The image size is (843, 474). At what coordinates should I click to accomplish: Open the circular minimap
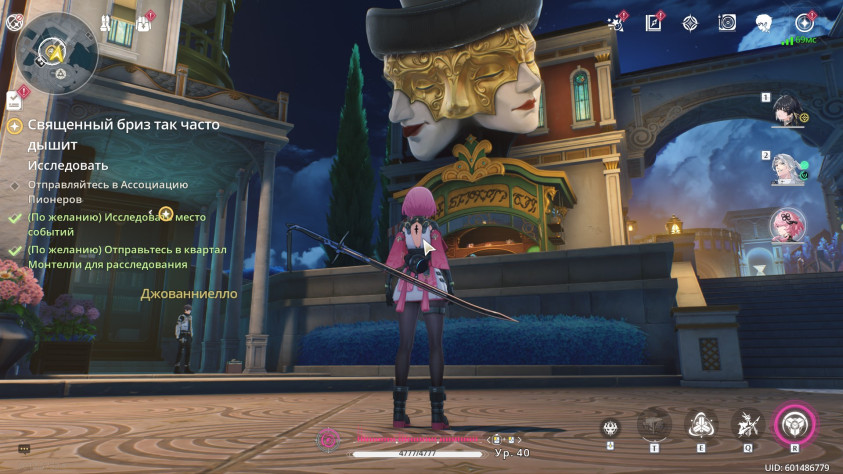[x=57, y=51]
